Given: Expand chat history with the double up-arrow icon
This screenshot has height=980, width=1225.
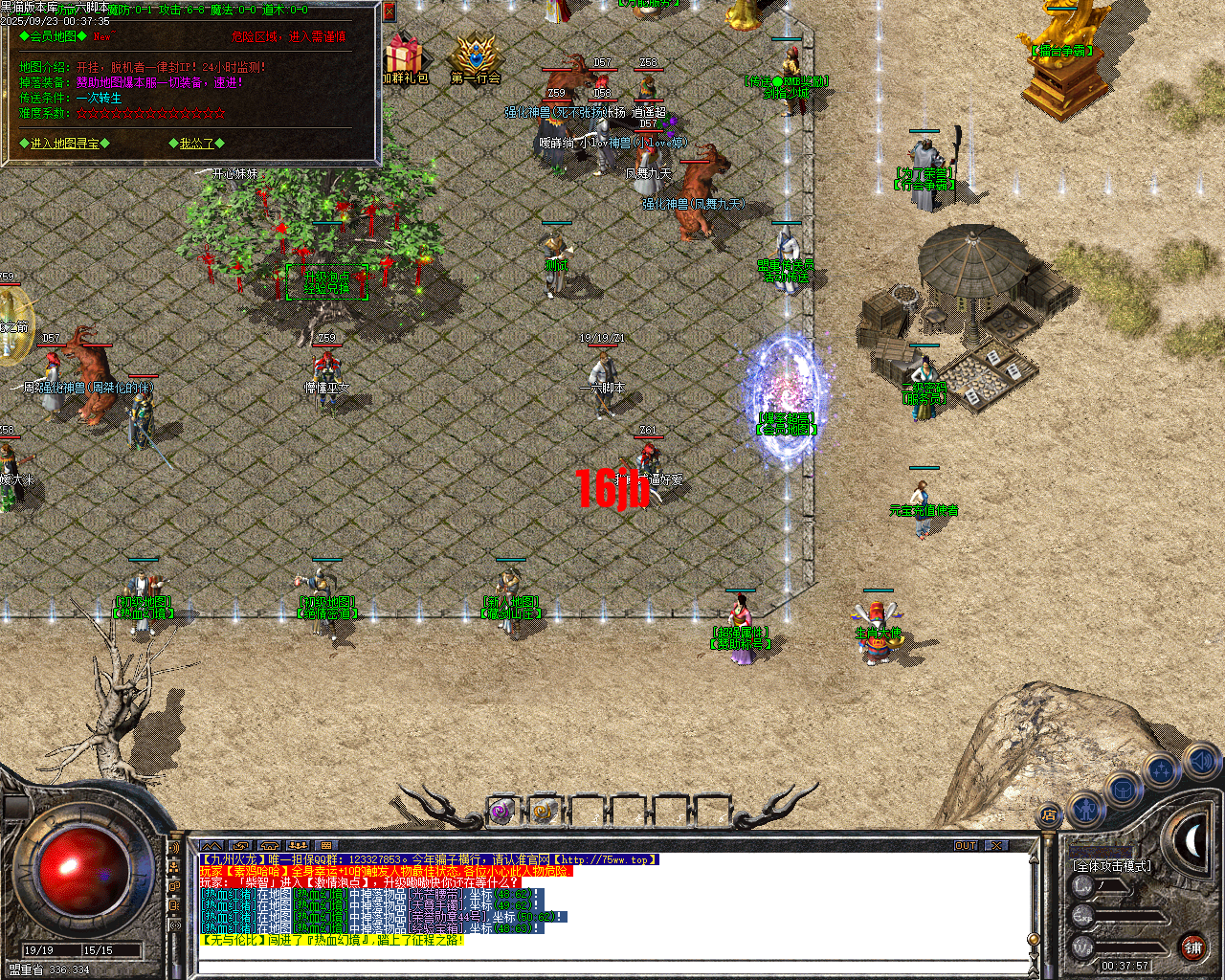Looking at the screenshot, I should pos(212,847).
